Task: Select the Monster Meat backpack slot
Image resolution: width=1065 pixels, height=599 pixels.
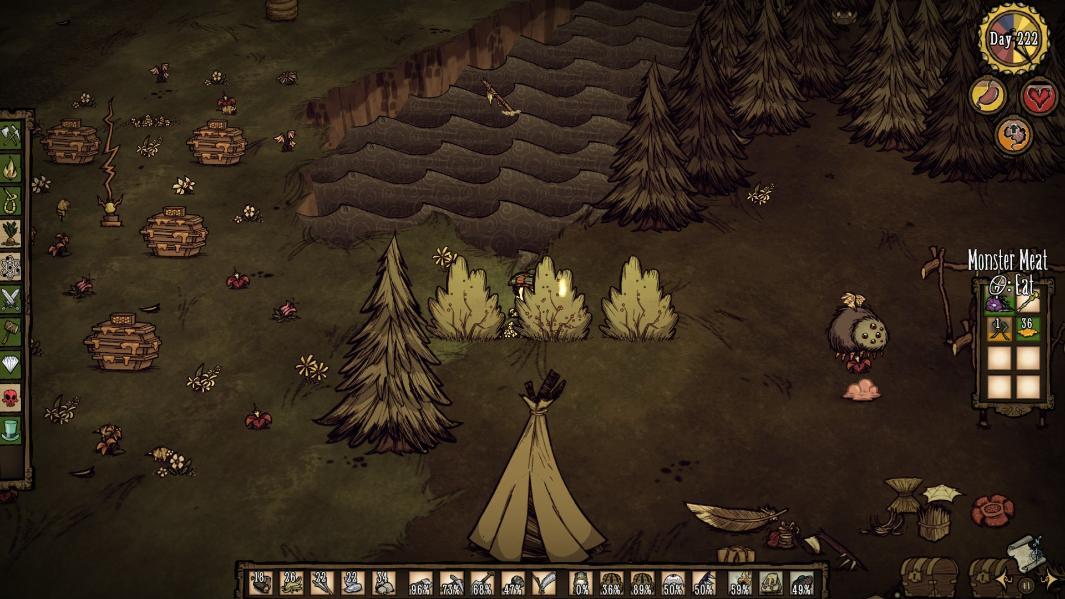Action: click(x=995, y=300)
